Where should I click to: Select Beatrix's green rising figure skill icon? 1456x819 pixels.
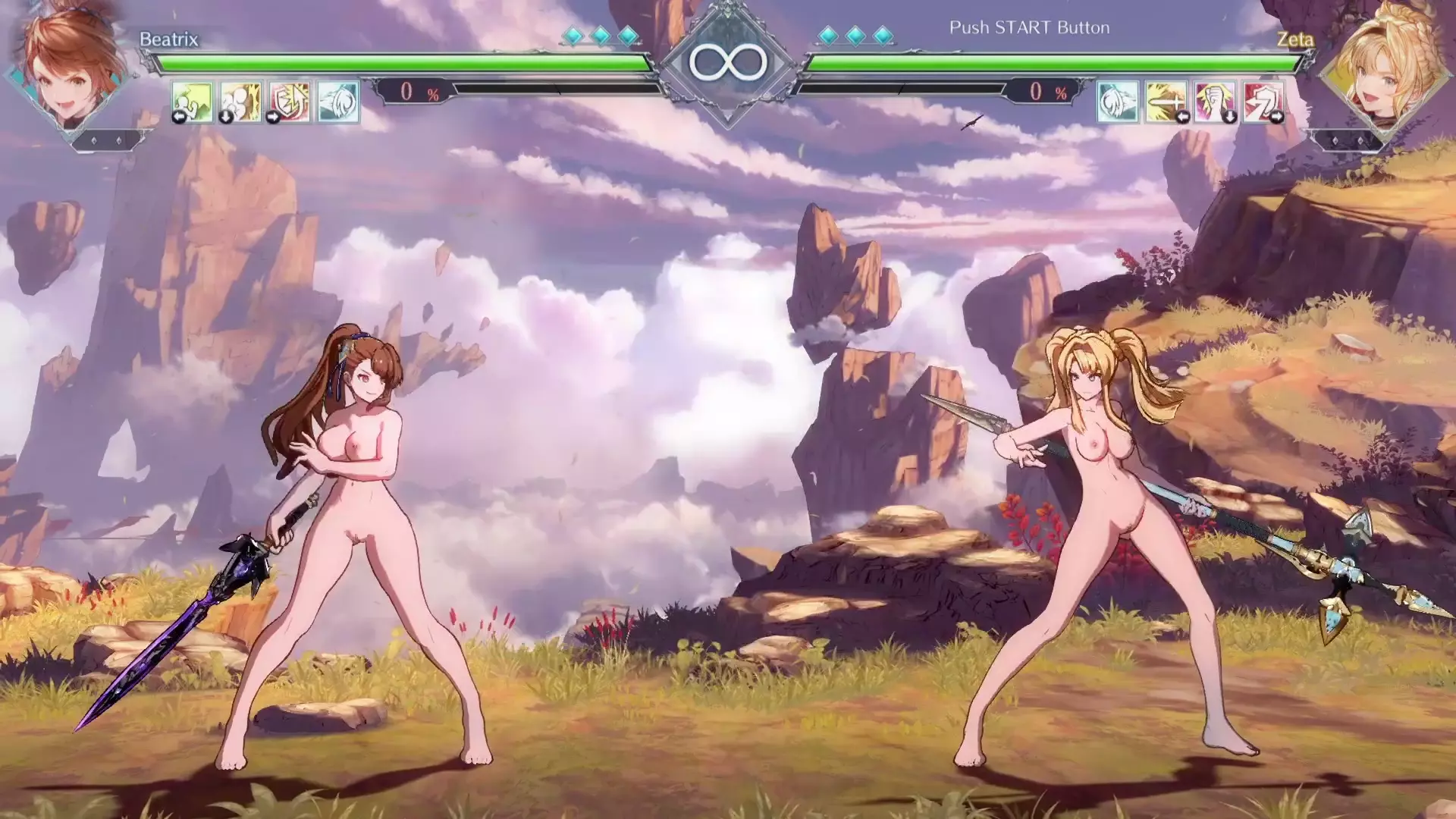pyautogui.click(x=191, y=101)
